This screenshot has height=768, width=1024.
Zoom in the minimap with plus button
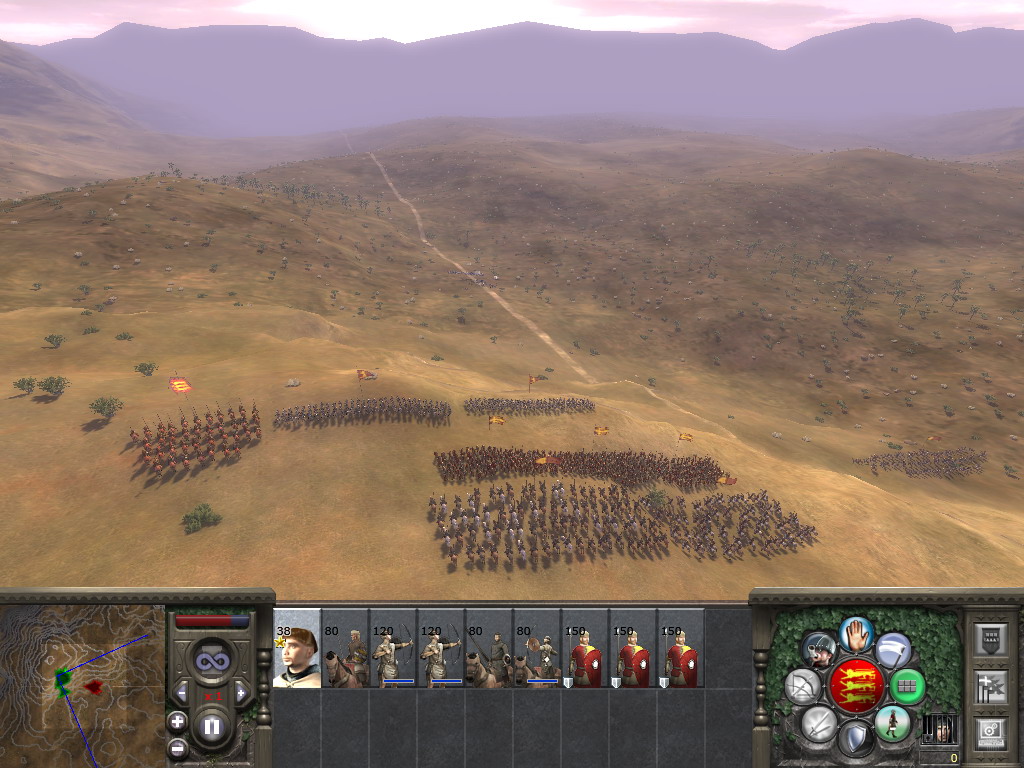(177, 721)
